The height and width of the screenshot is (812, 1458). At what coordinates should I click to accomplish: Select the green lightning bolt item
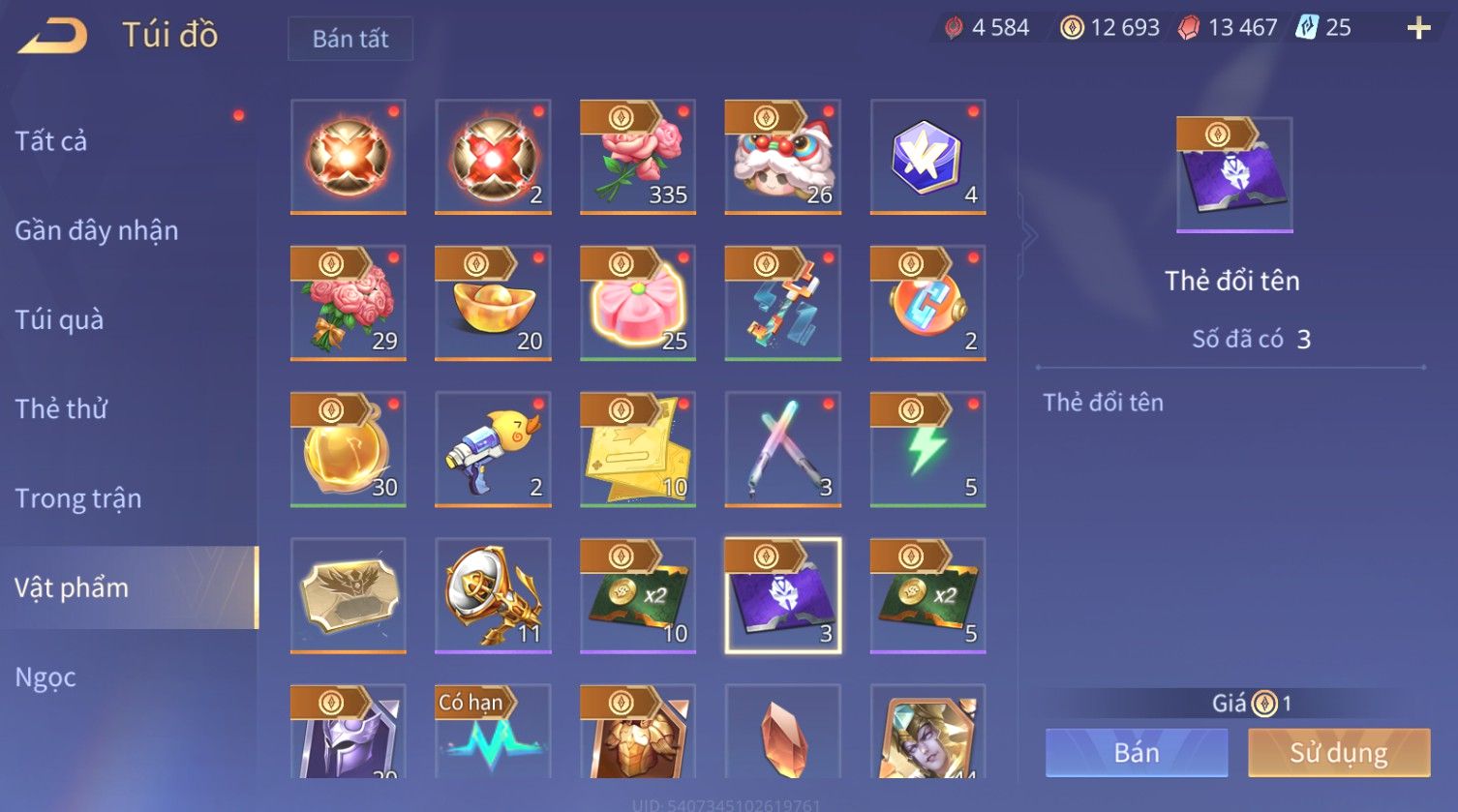[x=927, y=449]
